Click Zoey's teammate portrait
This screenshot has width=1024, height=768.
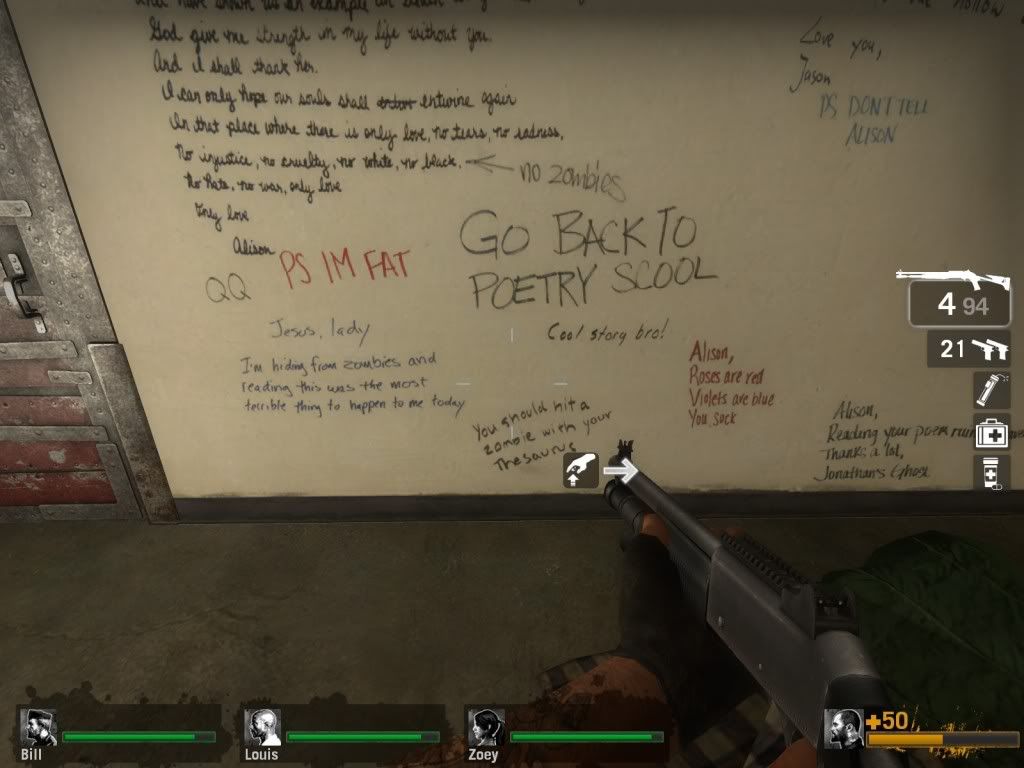pos(486,728)
